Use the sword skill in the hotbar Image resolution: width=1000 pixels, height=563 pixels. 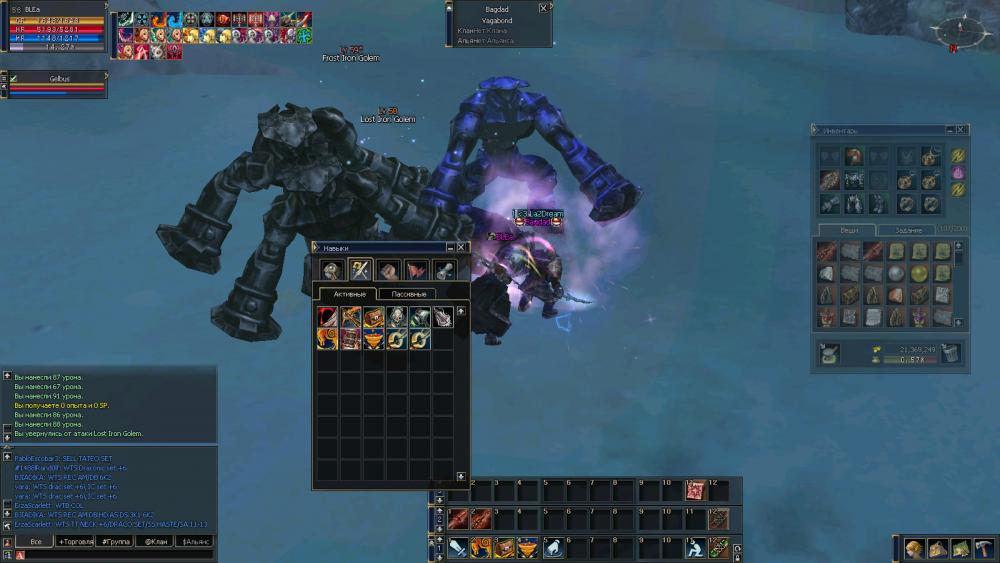458,548
